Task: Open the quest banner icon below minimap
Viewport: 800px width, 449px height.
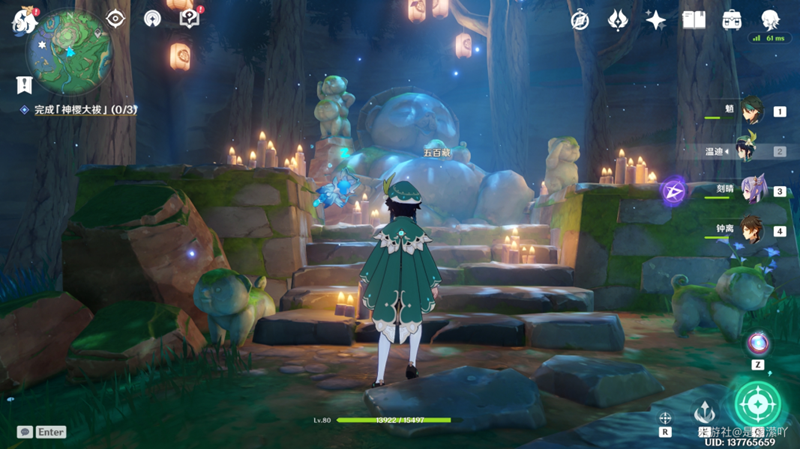Action: pyautogui.click(x=23, y=85)
